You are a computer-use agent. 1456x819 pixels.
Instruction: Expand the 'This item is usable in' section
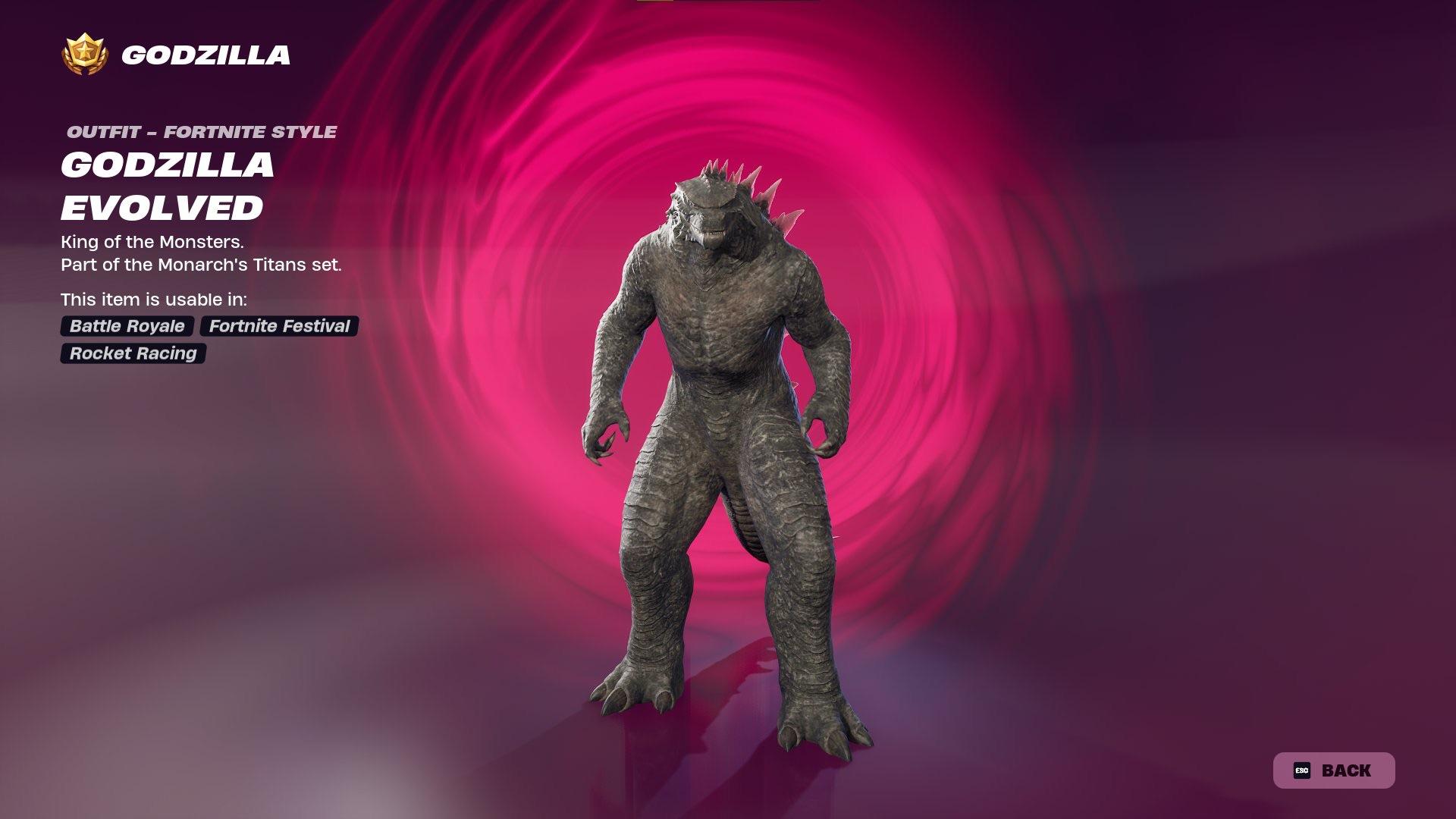click(155, 300)
